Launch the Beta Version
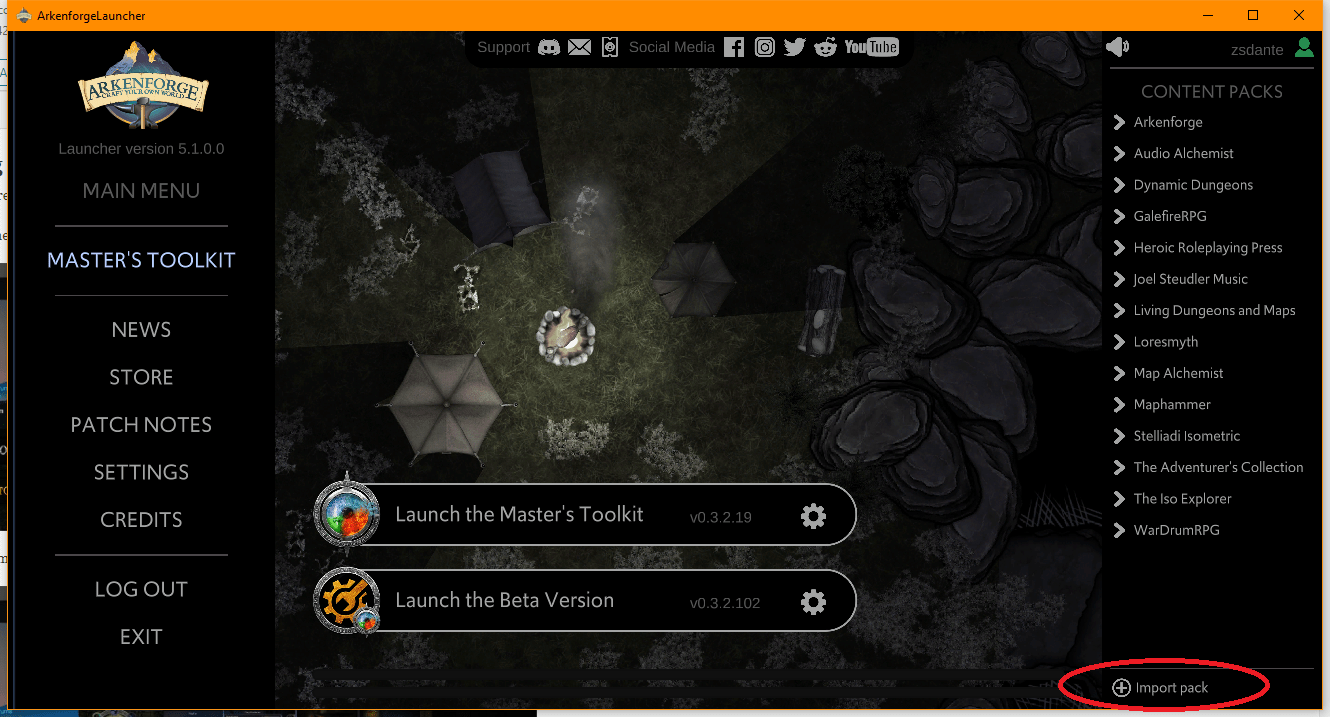Image resolution: width=1330 pixels, height=717 pixels. coord(504,601)
